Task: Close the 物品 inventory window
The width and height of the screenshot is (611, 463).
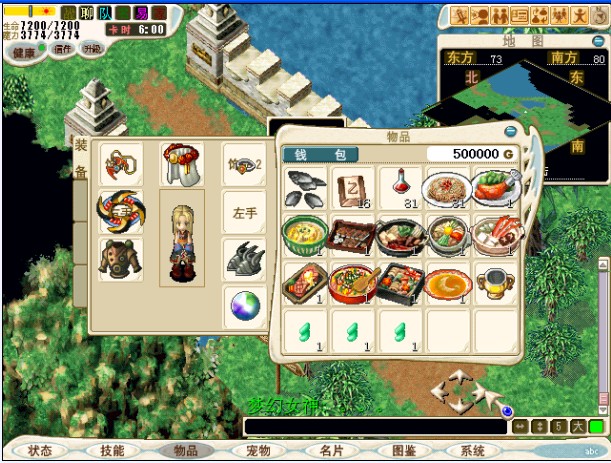Action: 511,132
